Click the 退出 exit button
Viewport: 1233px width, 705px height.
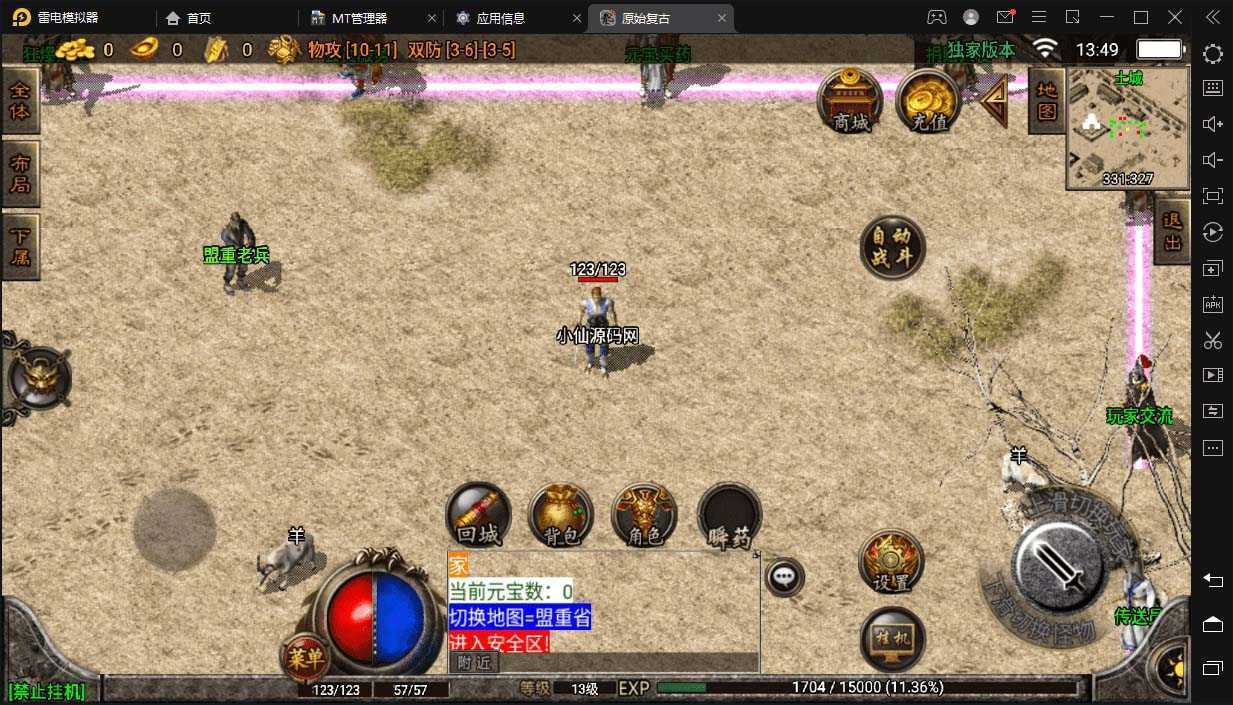(1172, 230)
